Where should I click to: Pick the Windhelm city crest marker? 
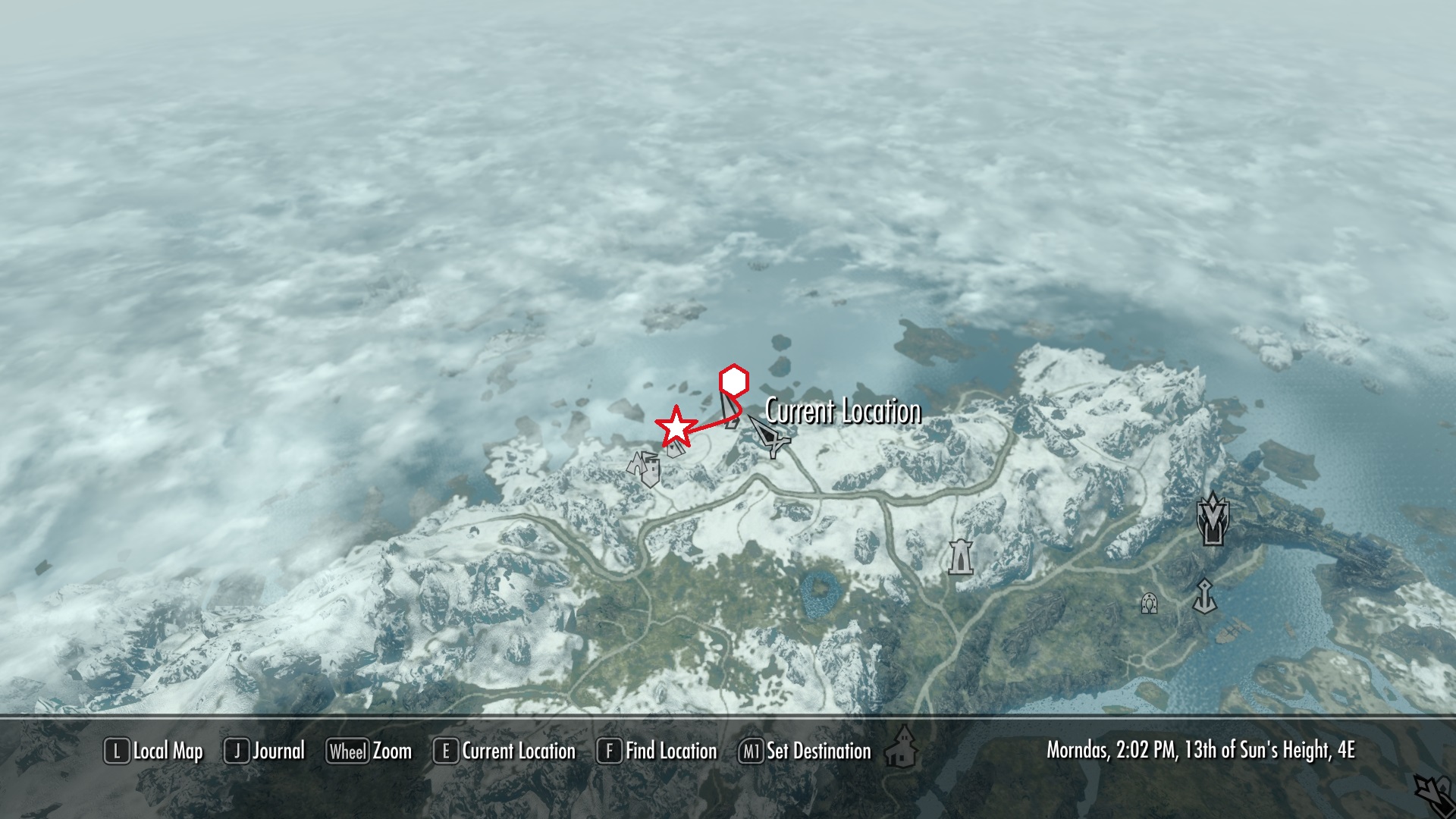click(x=1213, y=519)
